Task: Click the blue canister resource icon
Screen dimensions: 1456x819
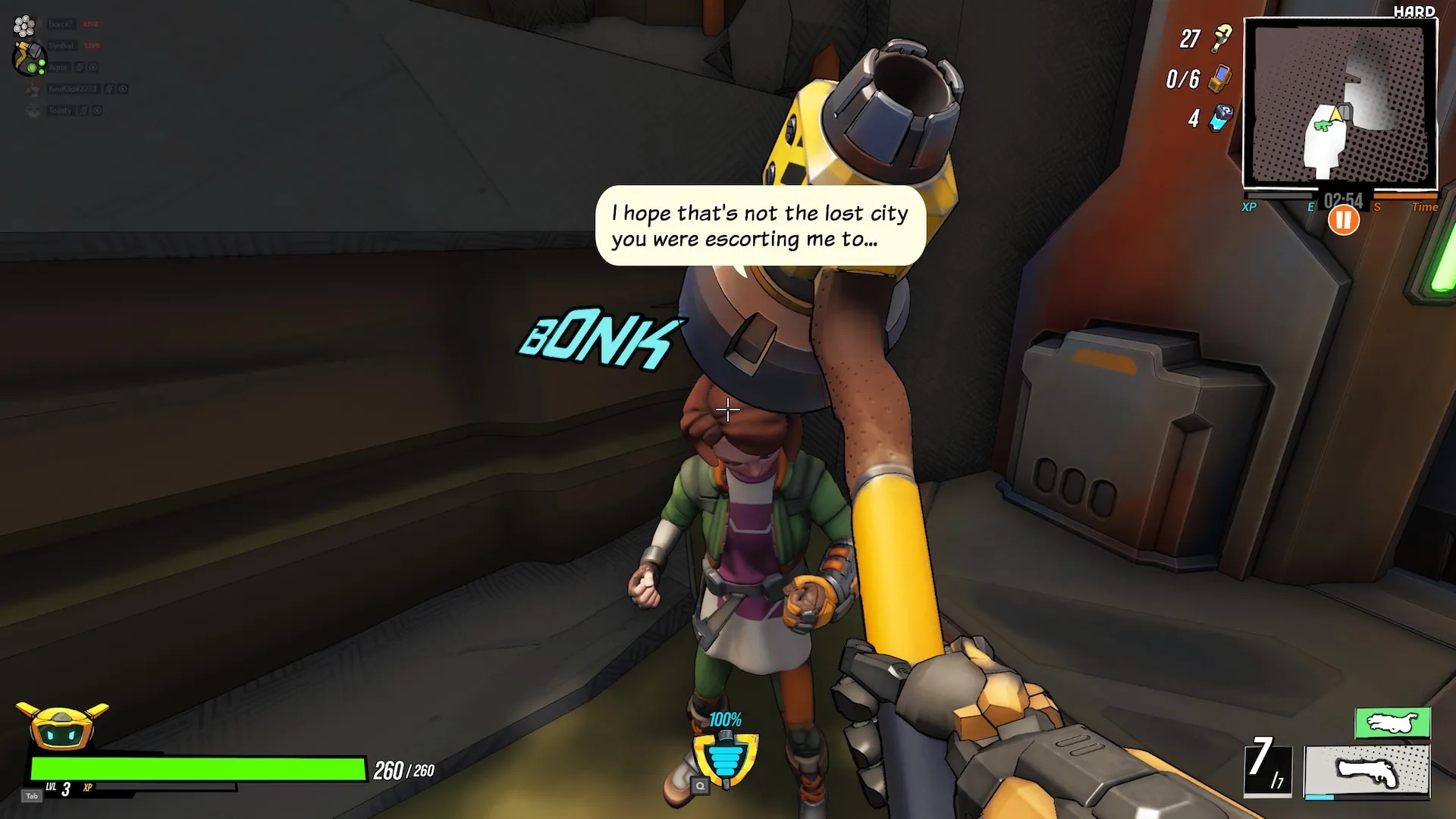Action: (x=1221, y=118)
